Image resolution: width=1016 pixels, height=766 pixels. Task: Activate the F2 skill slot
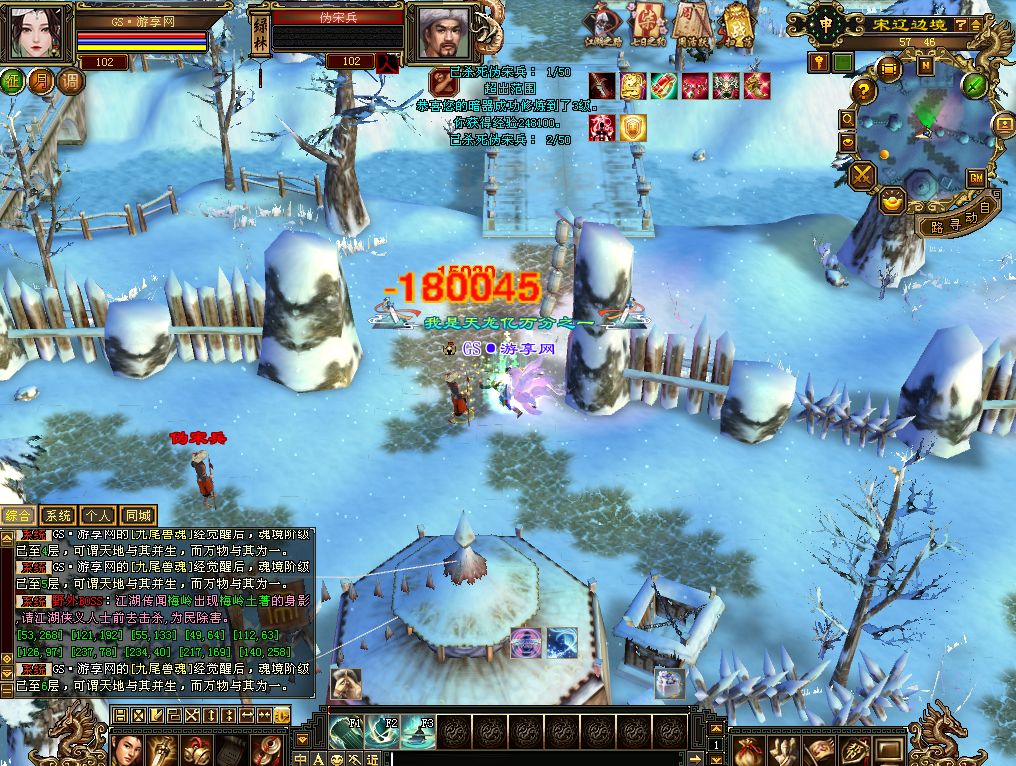(381, 733)
